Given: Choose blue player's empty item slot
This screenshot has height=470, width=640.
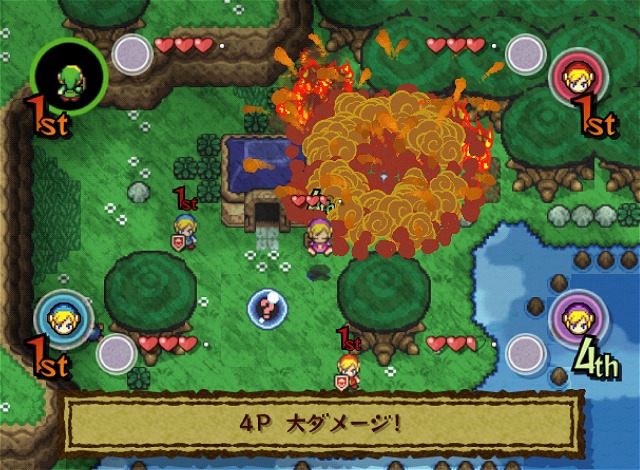Looking at the screenshot, I should click(116, 353).
